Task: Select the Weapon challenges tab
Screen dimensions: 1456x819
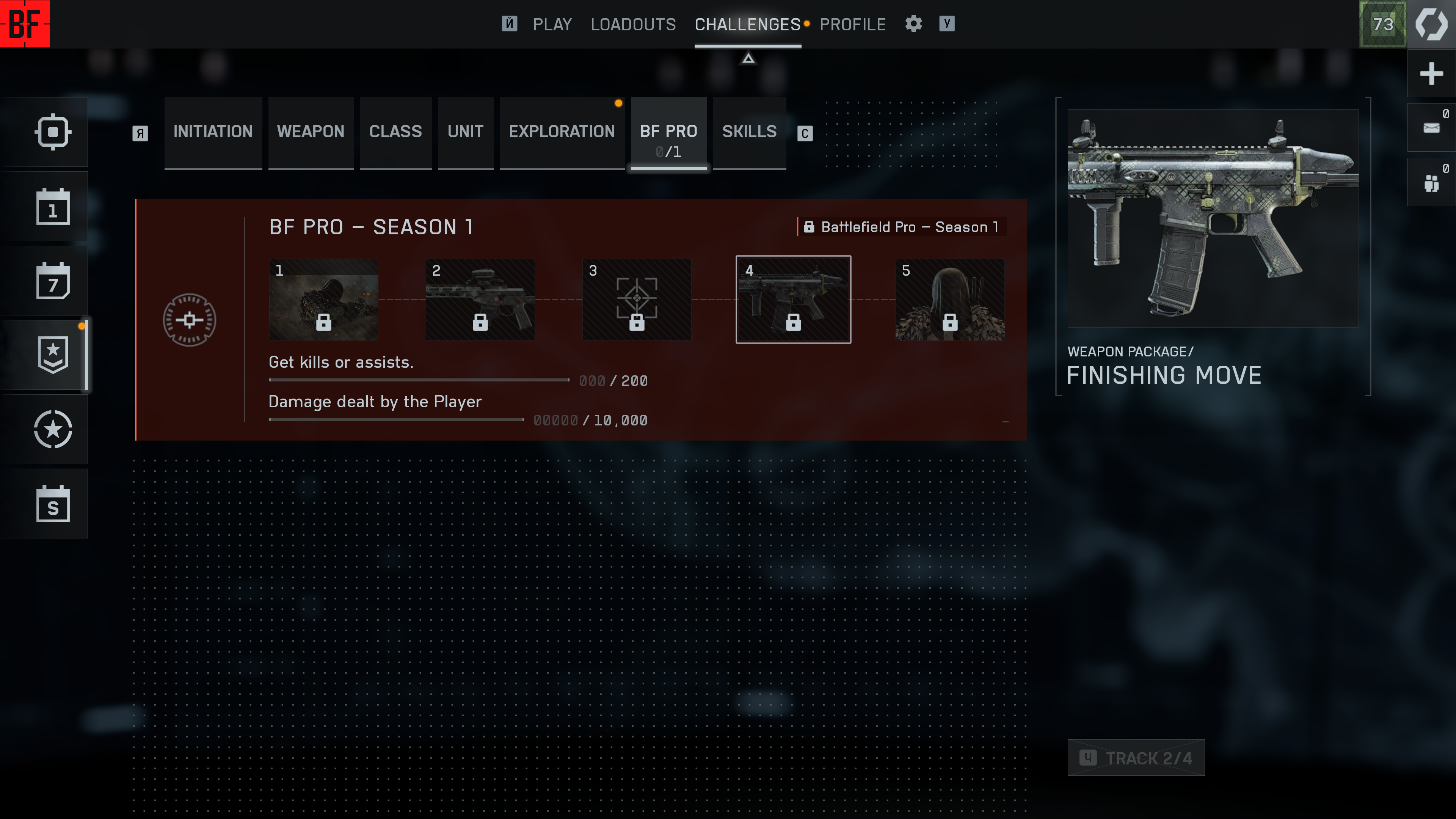Action: tap(310, 132)
